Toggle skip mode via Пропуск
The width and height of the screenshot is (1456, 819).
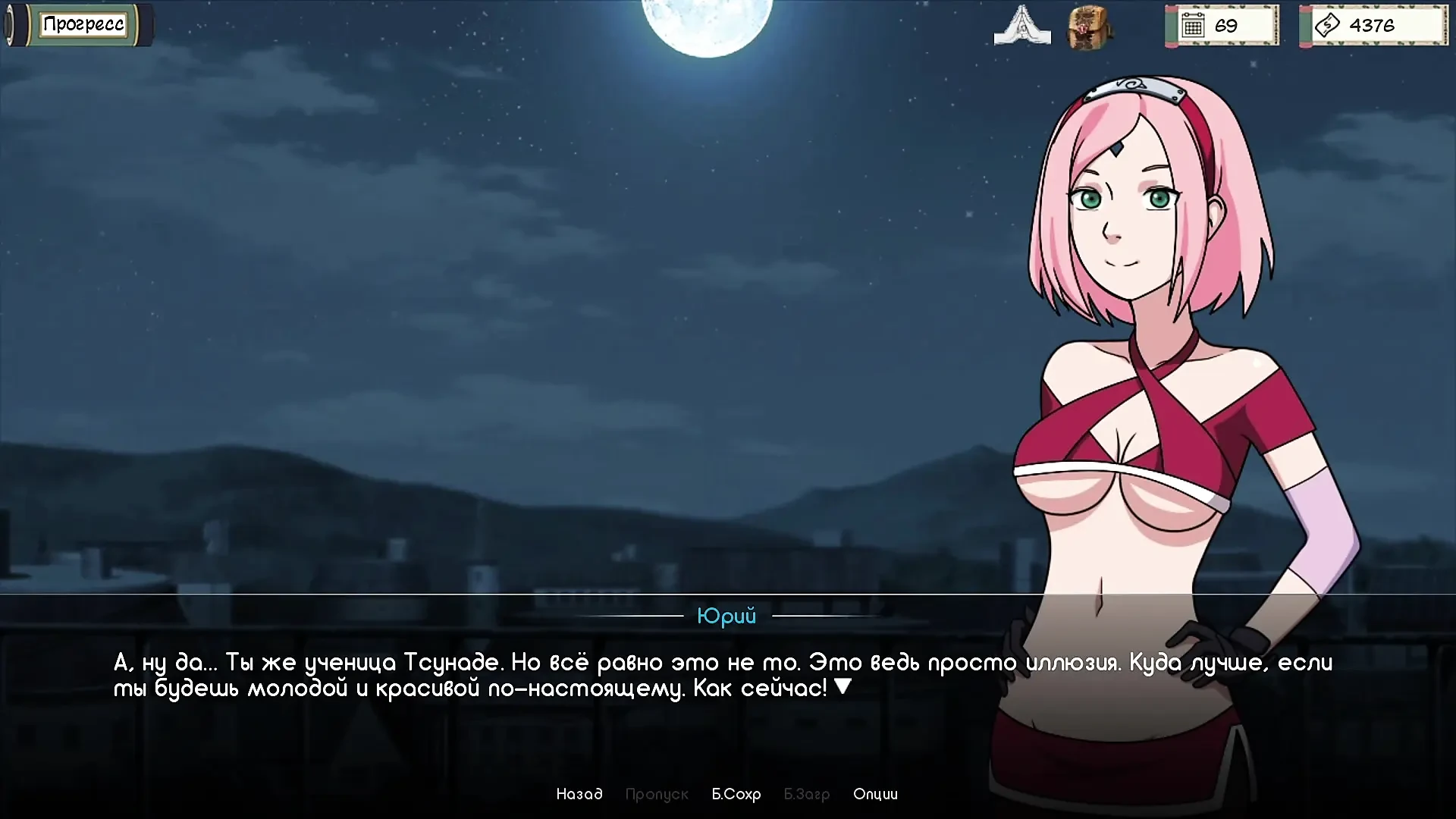(x=657, y=794)
